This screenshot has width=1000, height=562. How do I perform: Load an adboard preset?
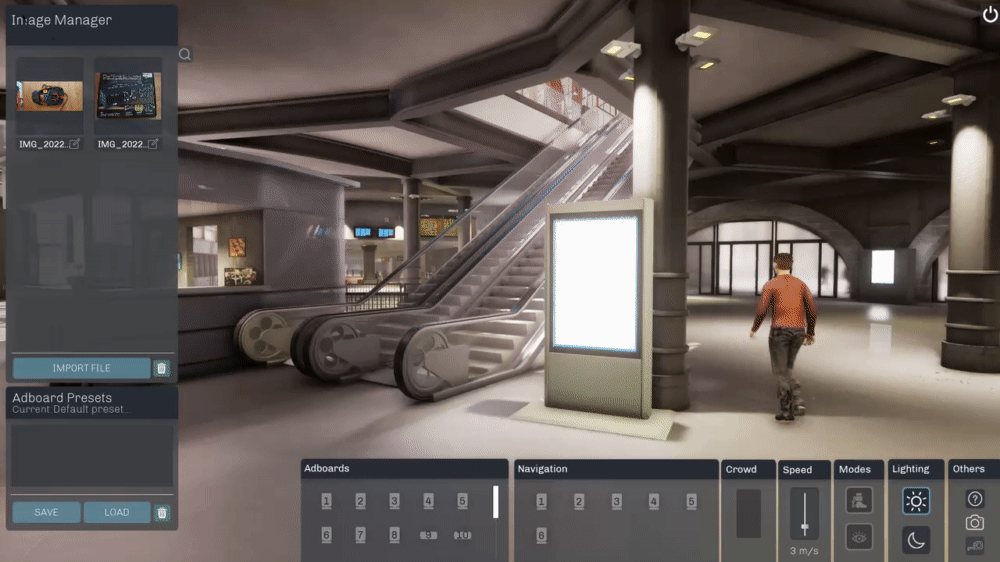pyautogui.click(x=117, y=512)
